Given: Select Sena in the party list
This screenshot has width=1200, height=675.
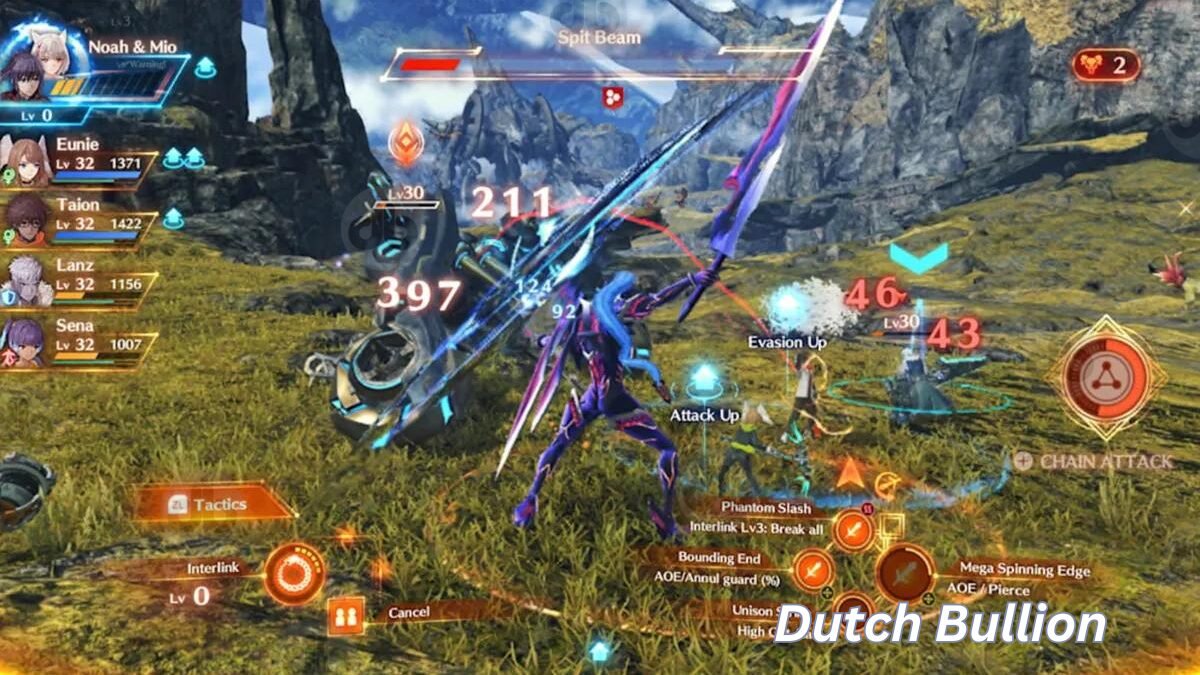Looking at the screenshot, I should [x=28, y=340].
